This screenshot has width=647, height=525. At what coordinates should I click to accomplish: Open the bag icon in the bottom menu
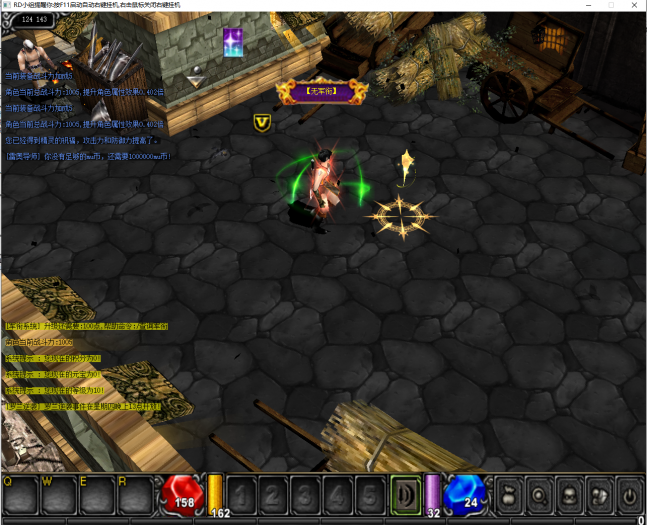pos(511,495)
